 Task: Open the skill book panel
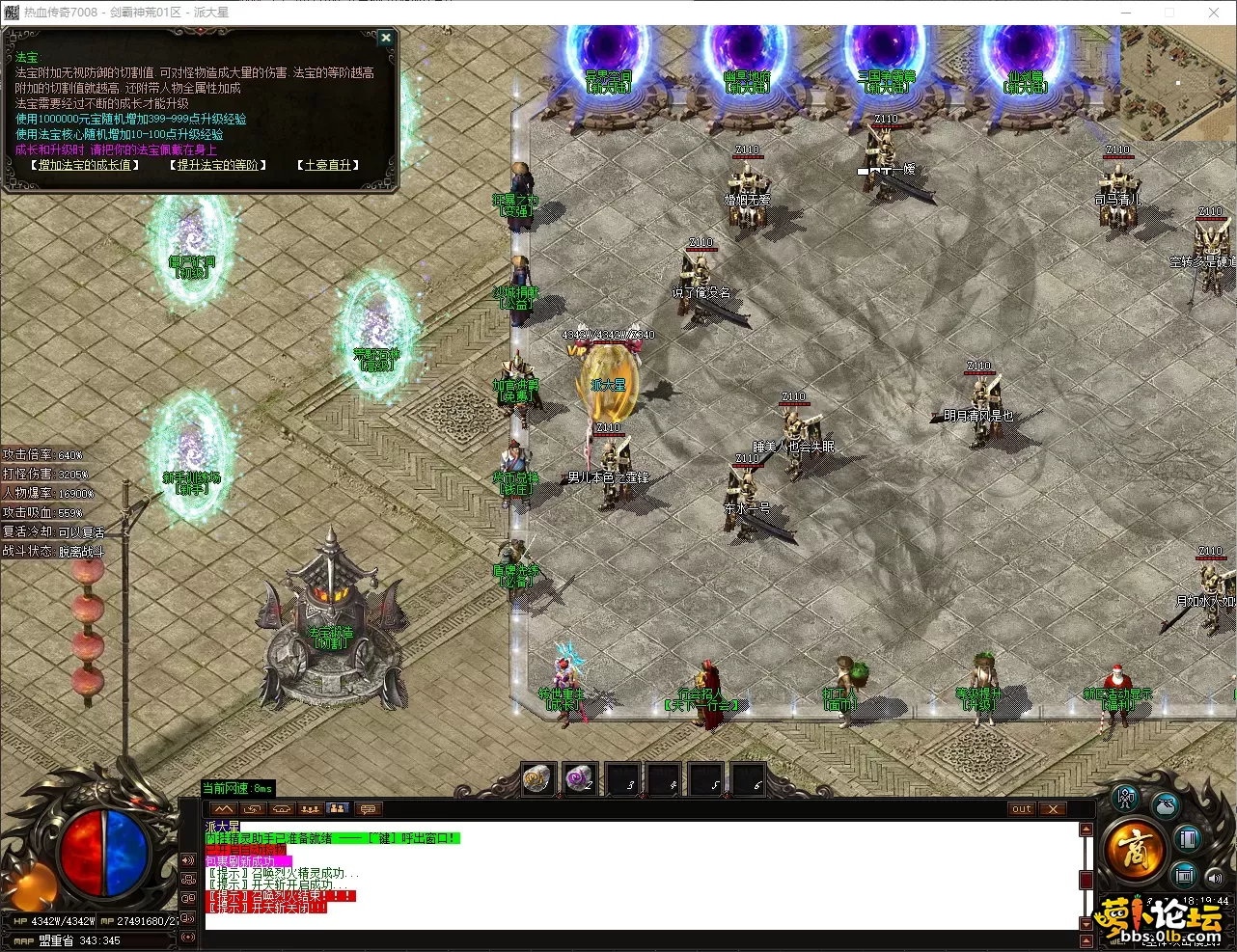click(x=1188, y=839)
